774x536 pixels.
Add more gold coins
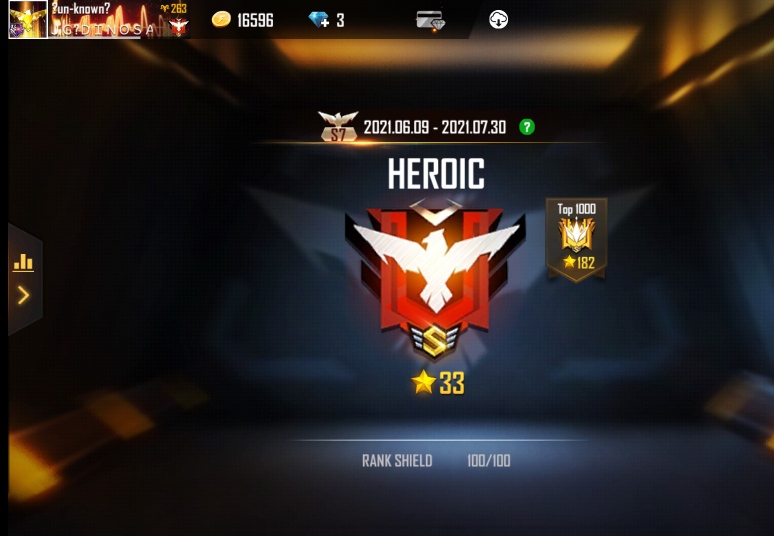click(221, 19)
